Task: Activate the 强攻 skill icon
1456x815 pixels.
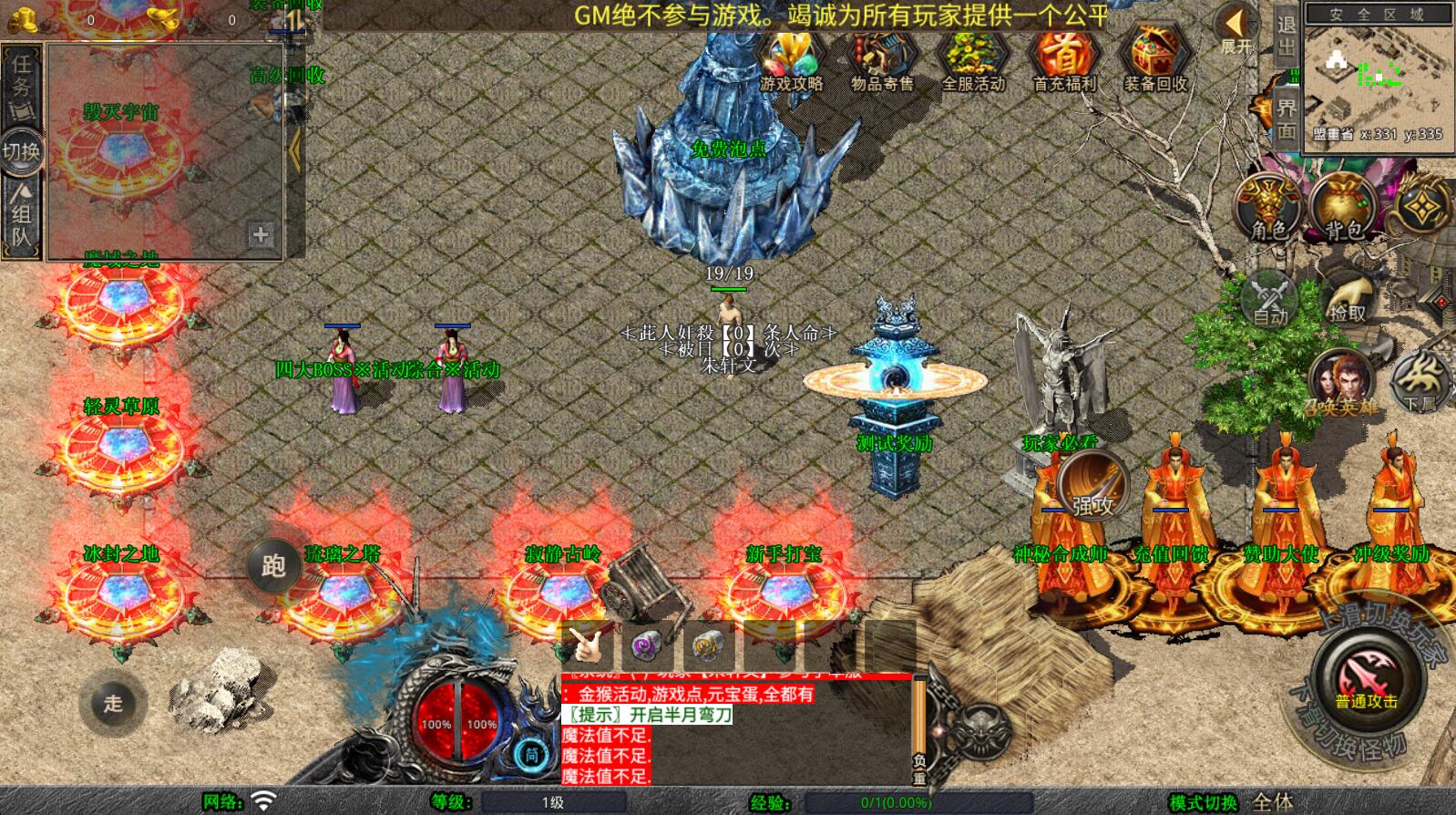Action: point(1092,485)
